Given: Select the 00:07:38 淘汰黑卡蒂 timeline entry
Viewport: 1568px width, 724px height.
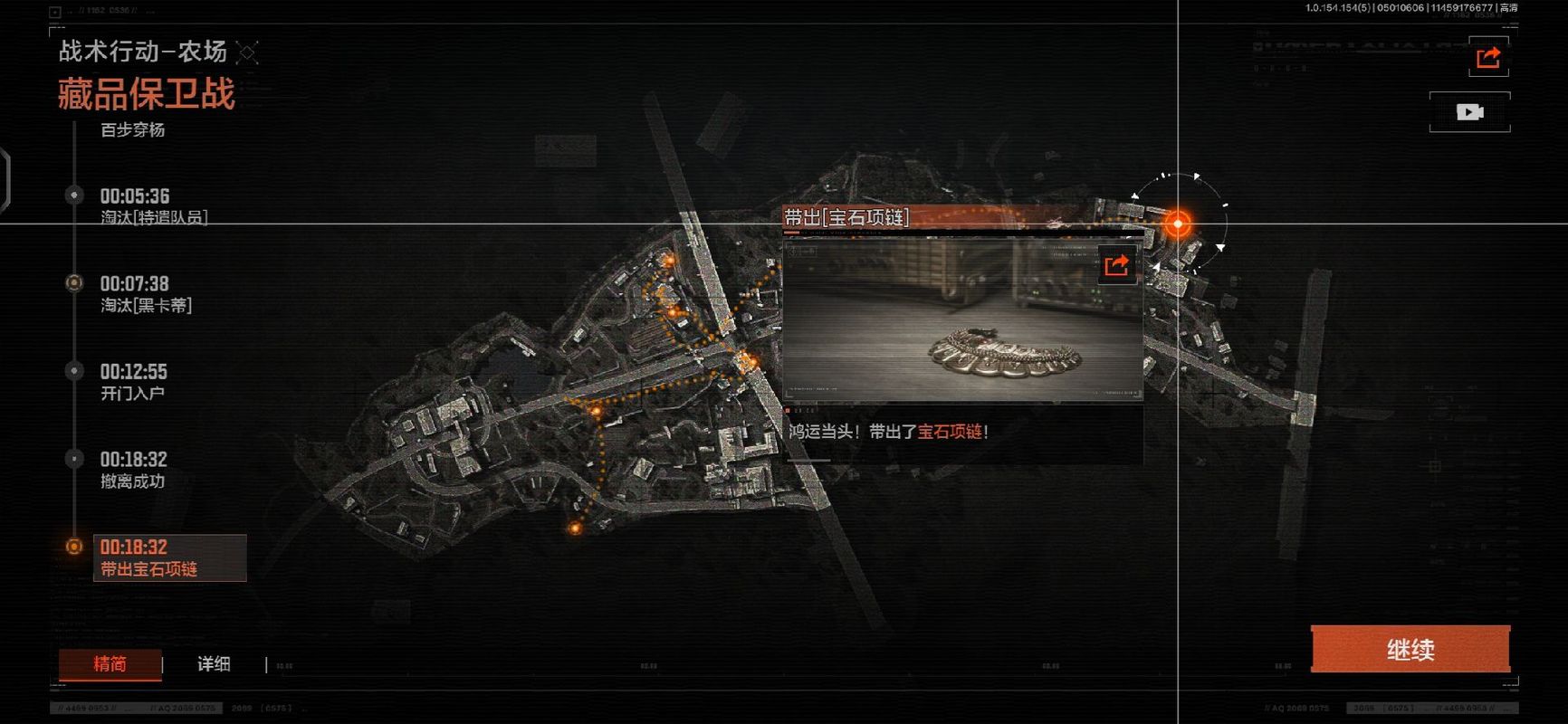Looking at the screenshot, I should 145,293.
